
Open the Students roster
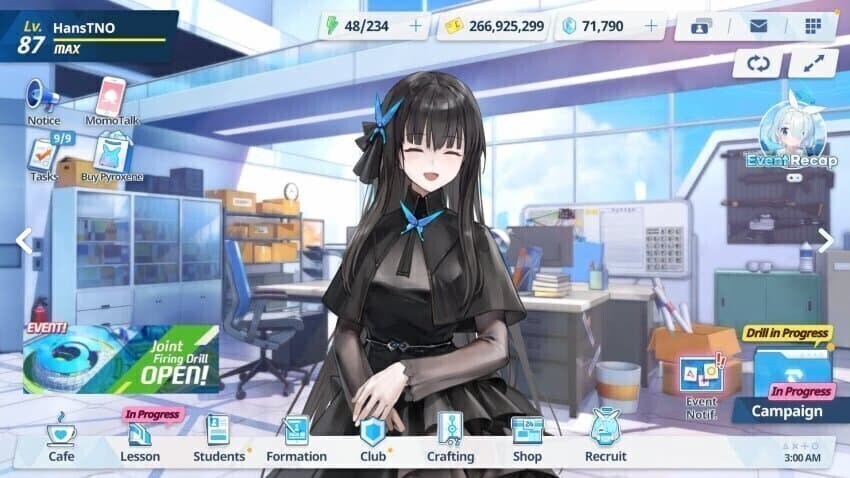218,439
